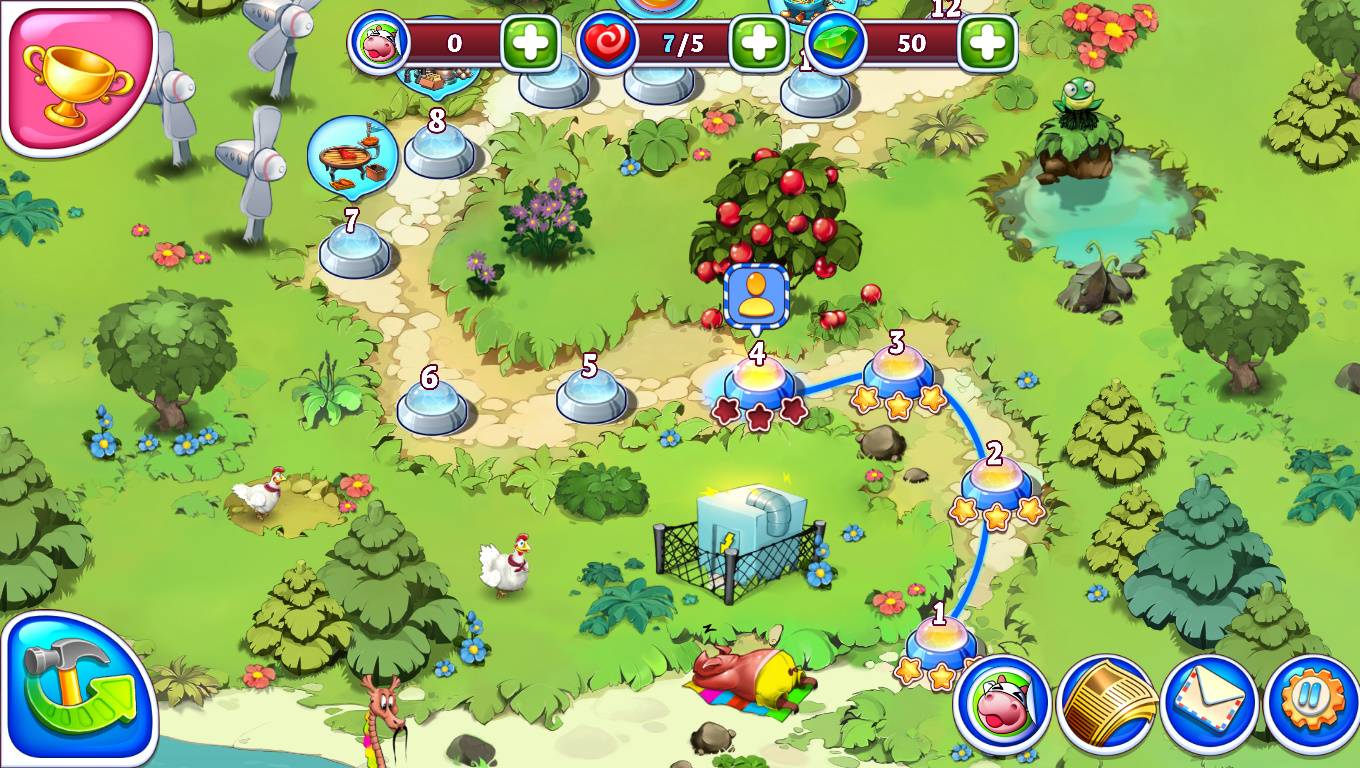Open the gold trophy achievements button
The width and height of the screenshot is (1360, 768).
(76, 76)
